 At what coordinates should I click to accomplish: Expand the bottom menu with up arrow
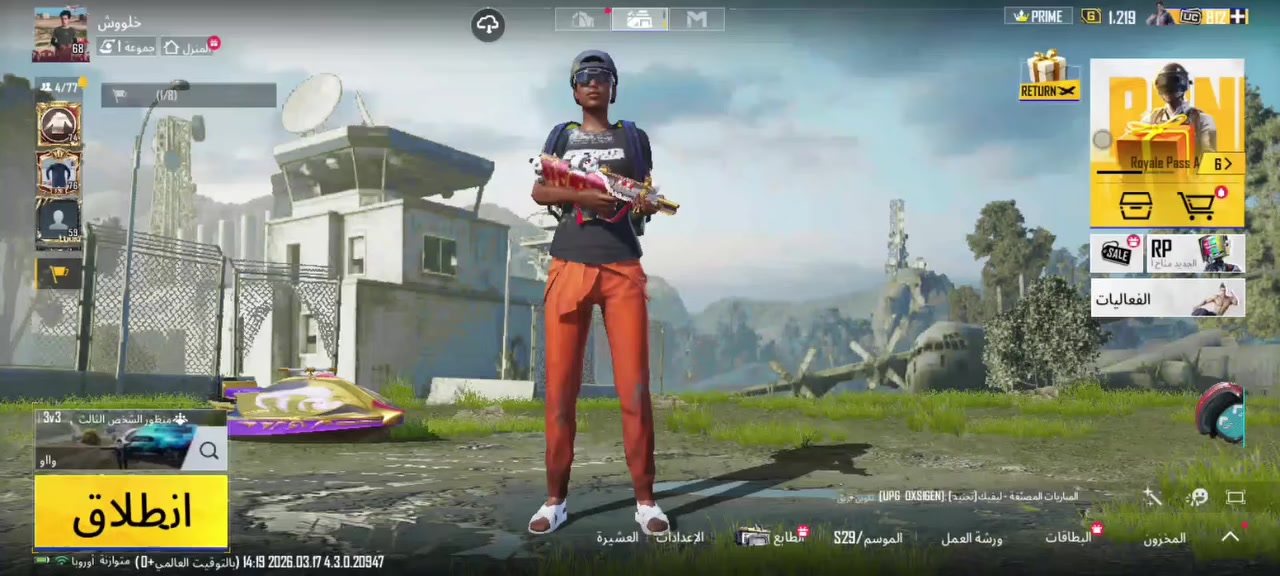pyautogui.click(x=1230, y=537)
